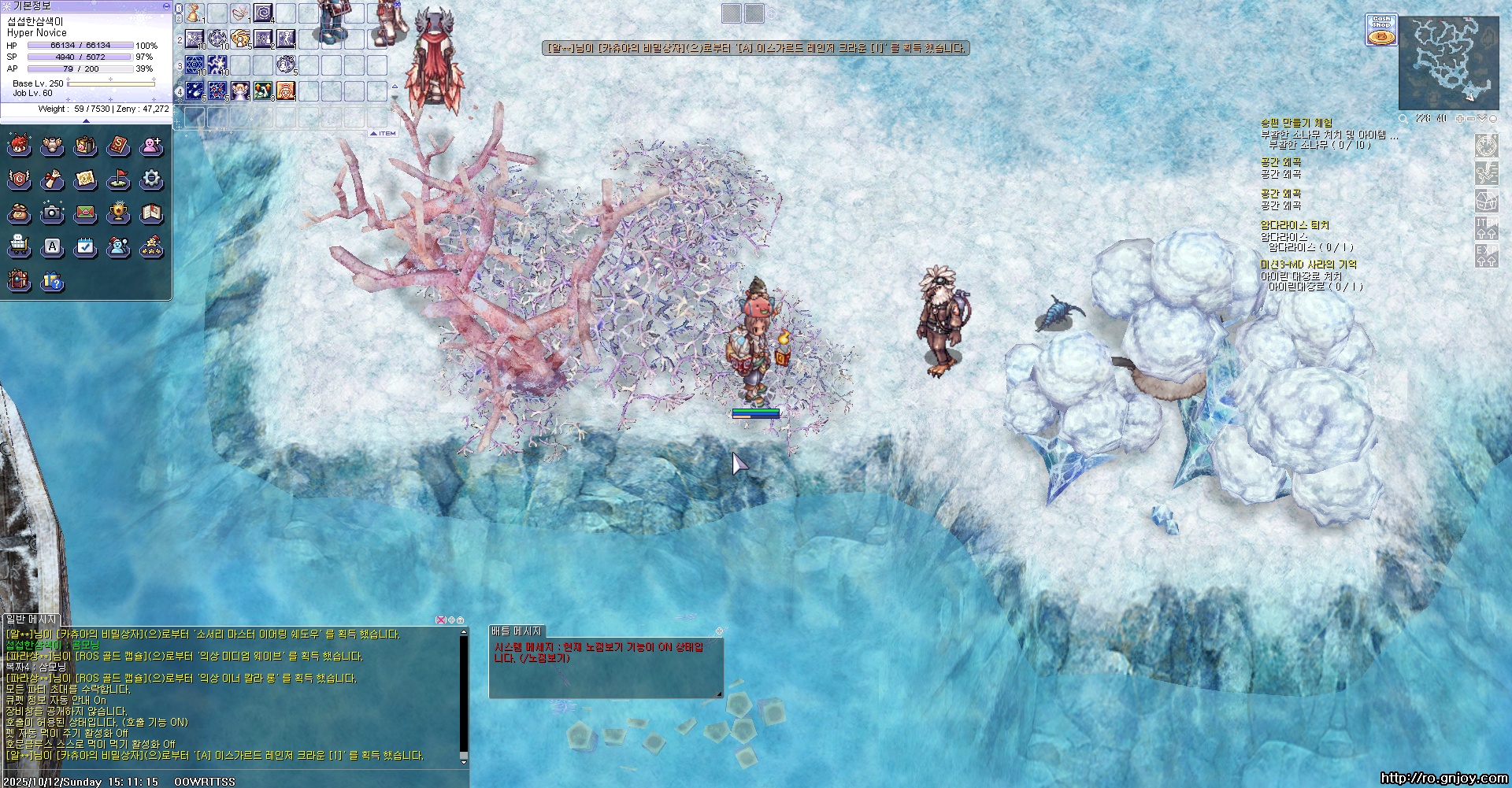Cast the lightning burst skill in hotbar

click(x=217, y=65)
